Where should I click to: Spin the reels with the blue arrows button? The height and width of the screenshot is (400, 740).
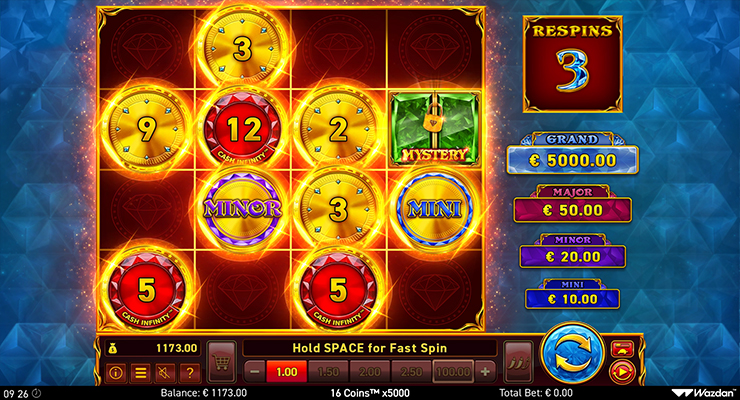[x=571, y=355]
